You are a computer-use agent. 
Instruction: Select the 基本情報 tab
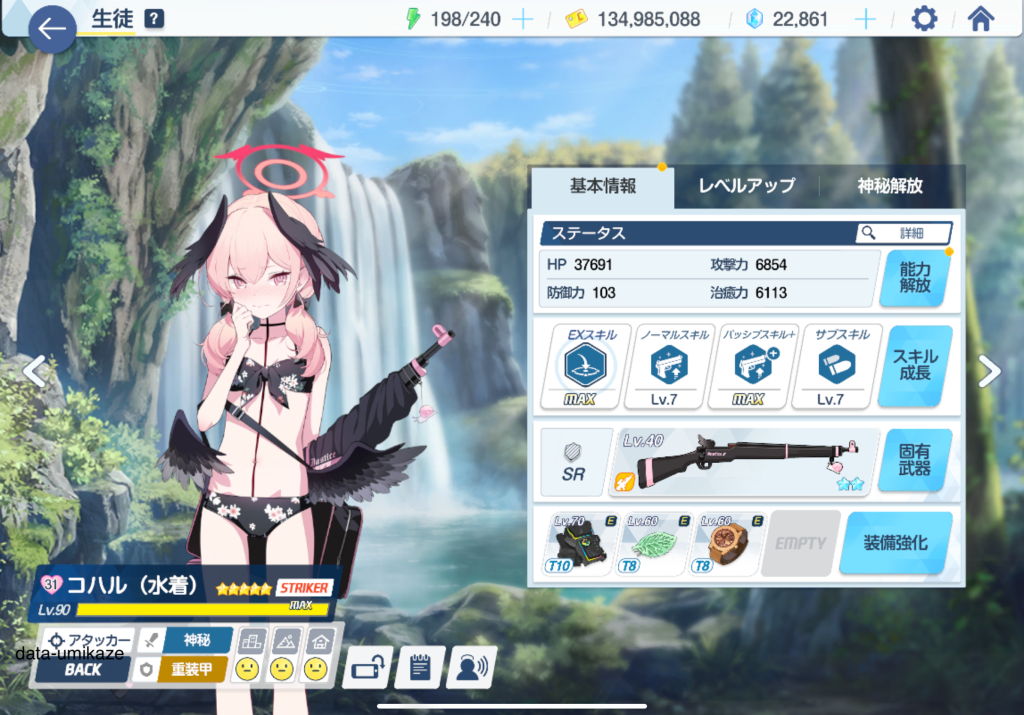click(x=603, y=186)
